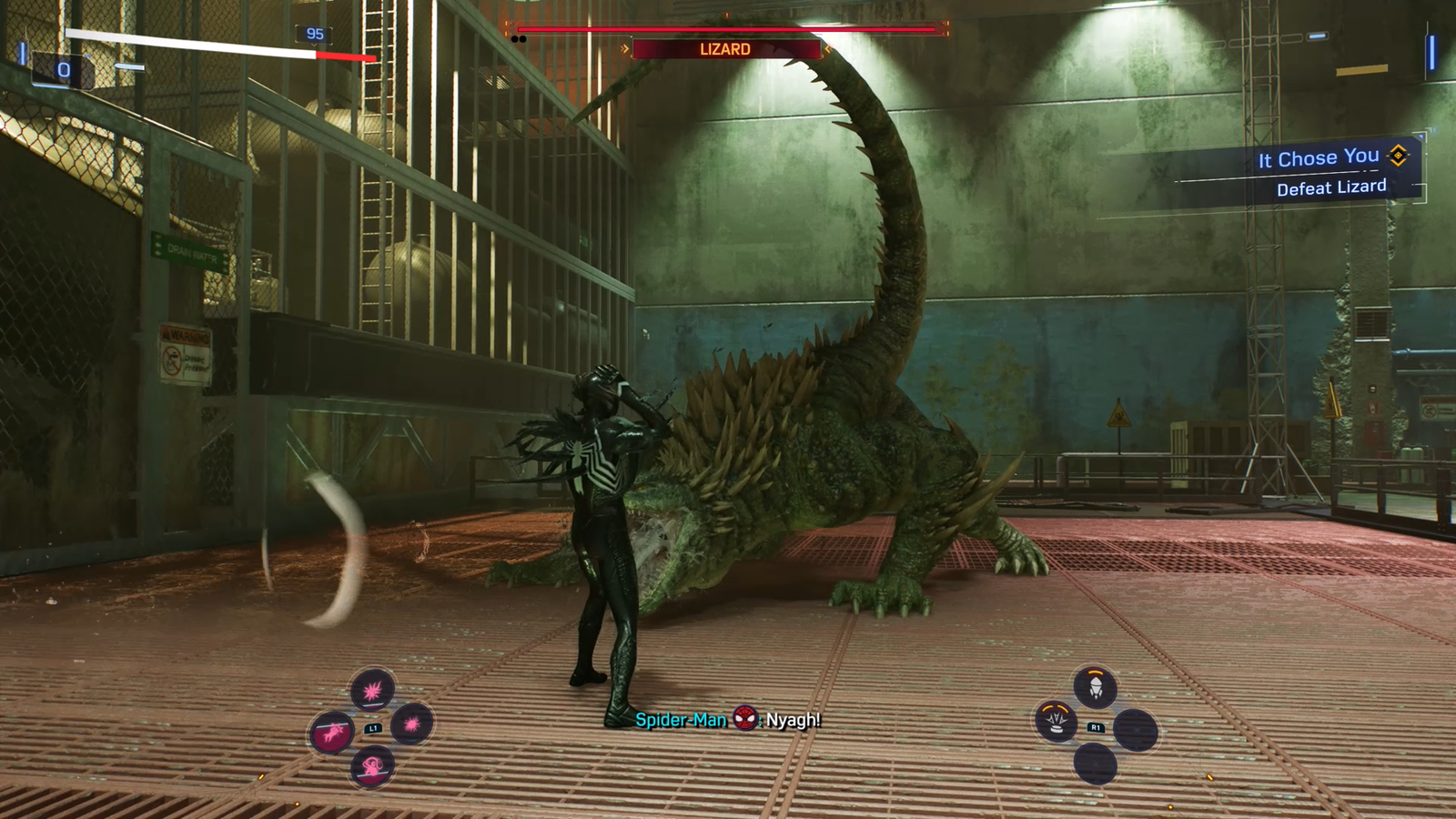
Task: Select the bottom symbiote slam ability icon
Action: [x=372, y=767]
